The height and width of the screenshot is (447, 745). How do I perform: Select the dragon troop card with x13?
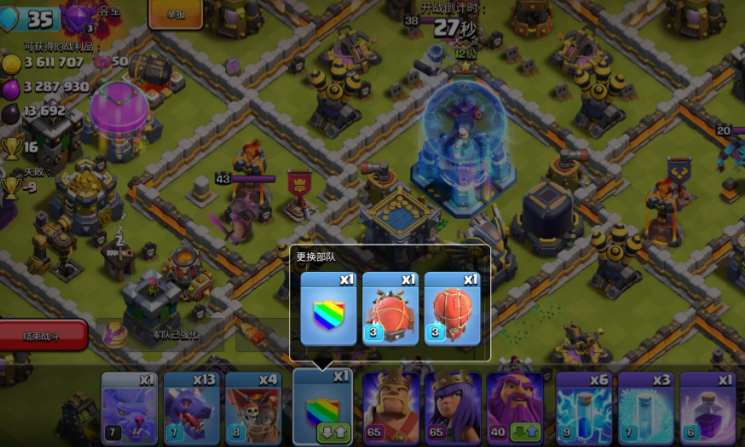click(191, 407)
